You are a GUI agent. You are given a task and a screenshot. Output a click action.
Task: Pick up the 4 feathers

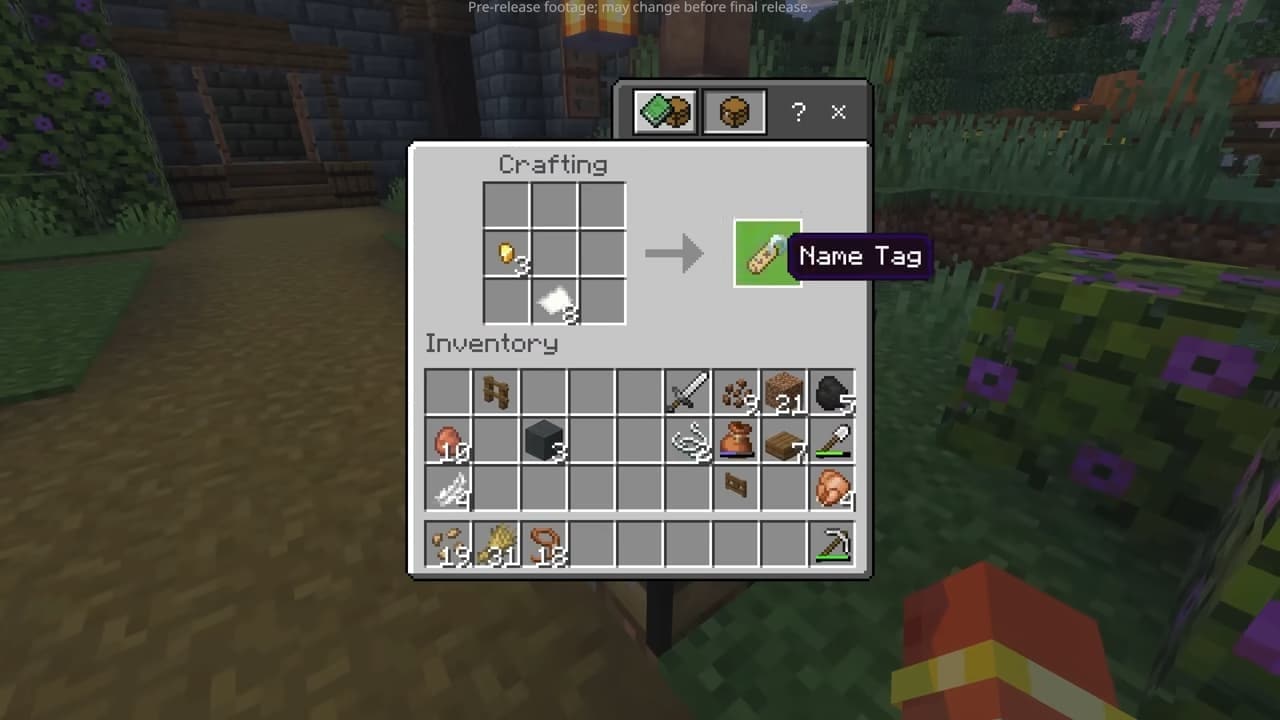447,488
